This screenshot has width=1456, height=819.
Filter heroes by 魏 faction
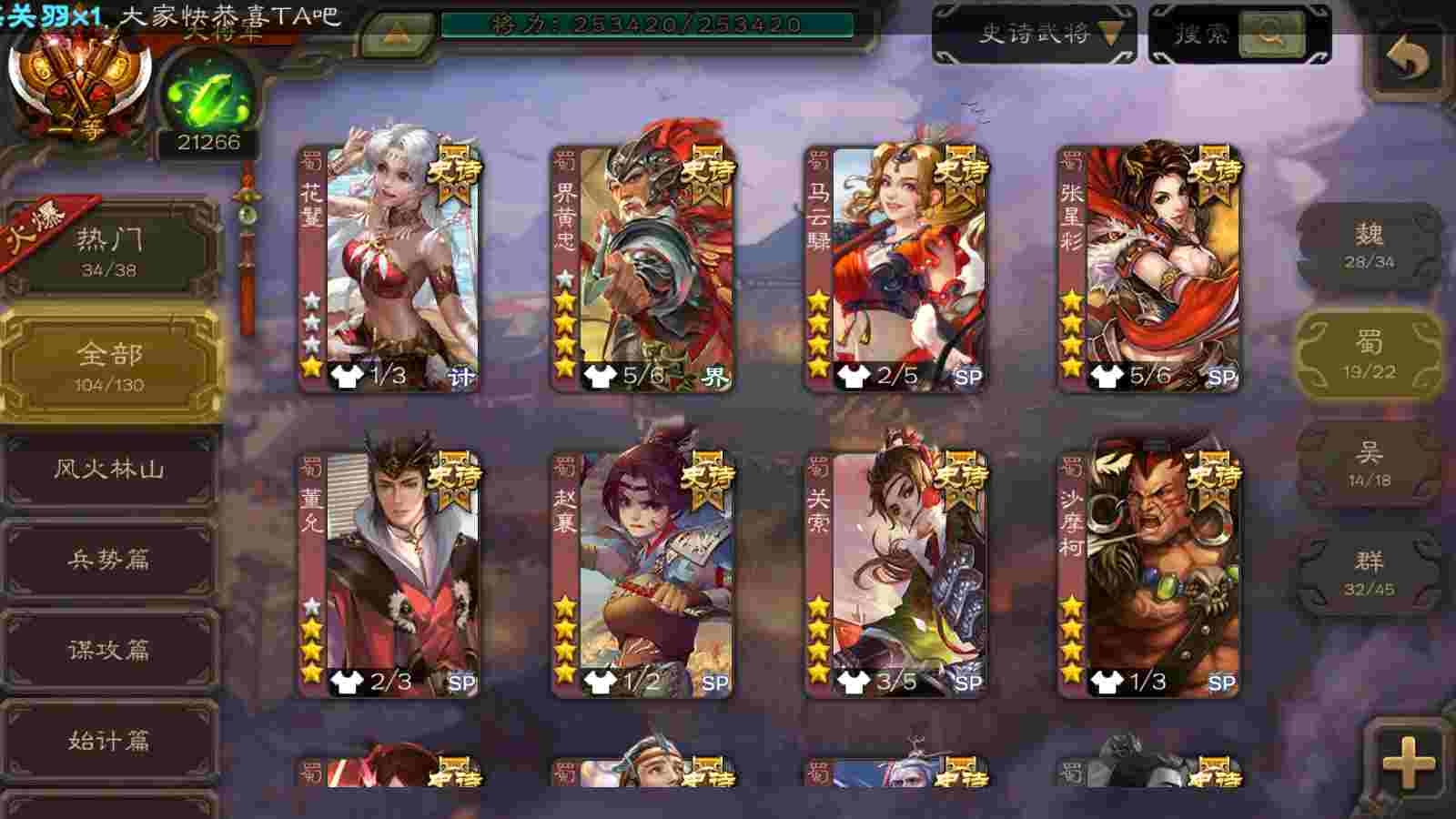[1369, 246]
